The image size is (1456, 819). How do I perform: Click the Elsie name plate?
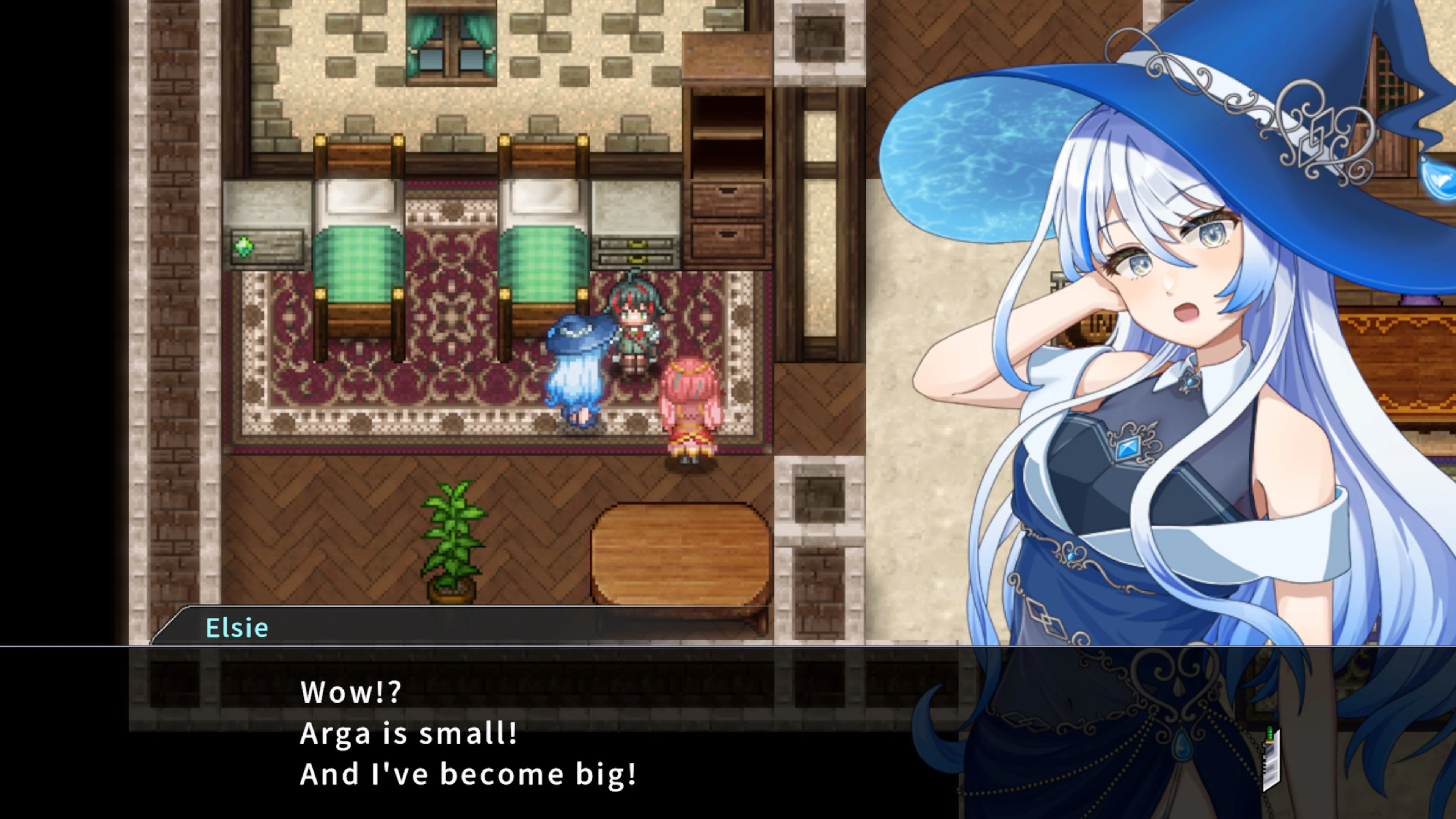coord(237,628)
